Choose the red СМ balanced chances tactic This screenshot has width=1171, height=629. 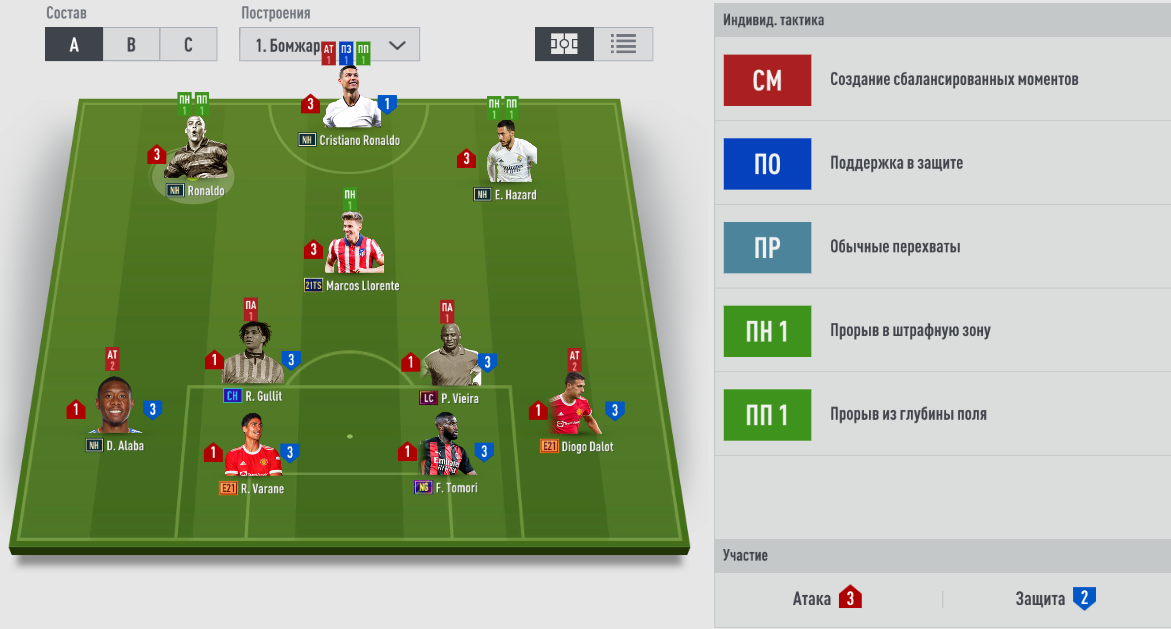coord(767,80)
